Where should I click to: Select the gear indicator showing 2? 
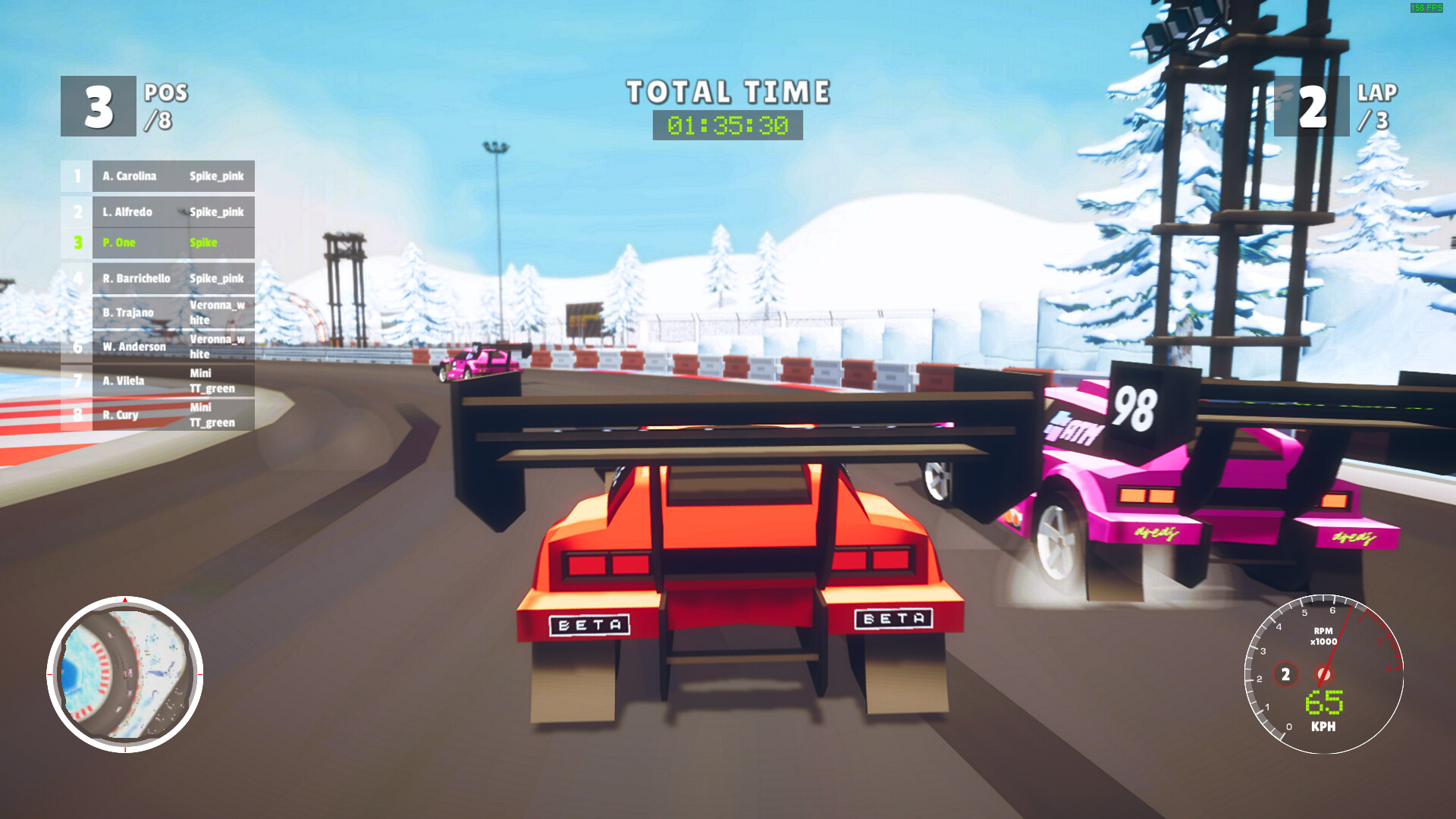[1286, 673]
